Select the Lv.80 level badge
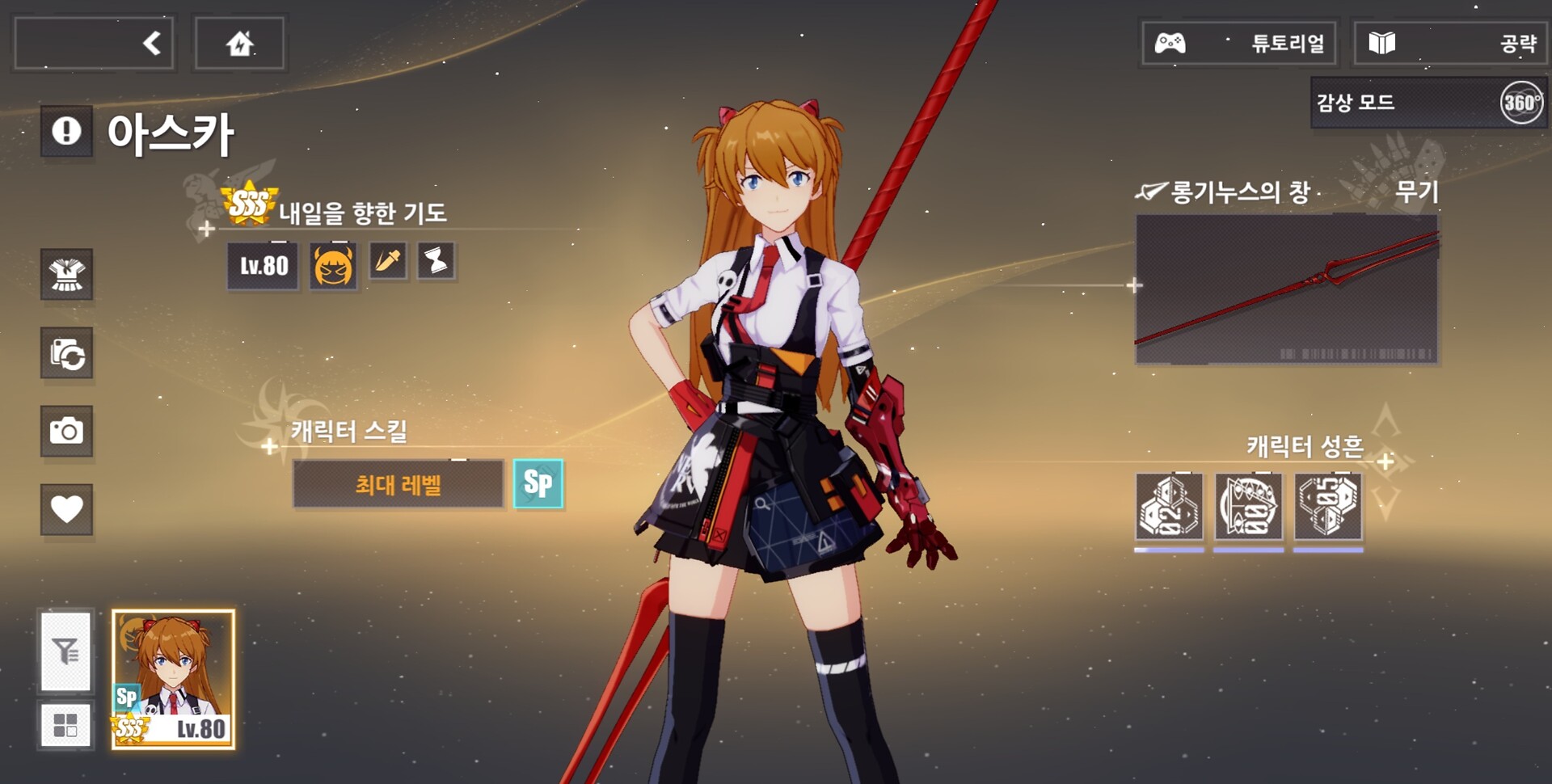 (264, 265)
